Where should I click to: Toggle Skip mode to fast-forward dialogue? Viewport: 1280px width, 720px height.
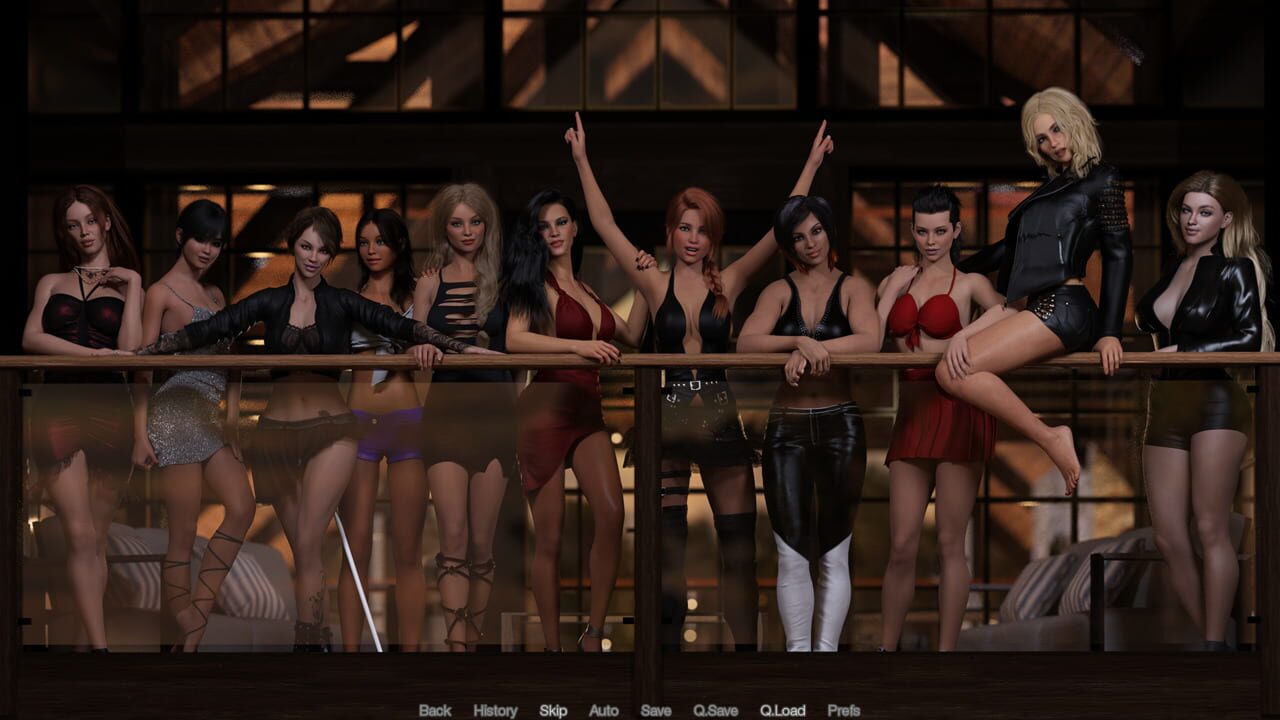(553, 710)
